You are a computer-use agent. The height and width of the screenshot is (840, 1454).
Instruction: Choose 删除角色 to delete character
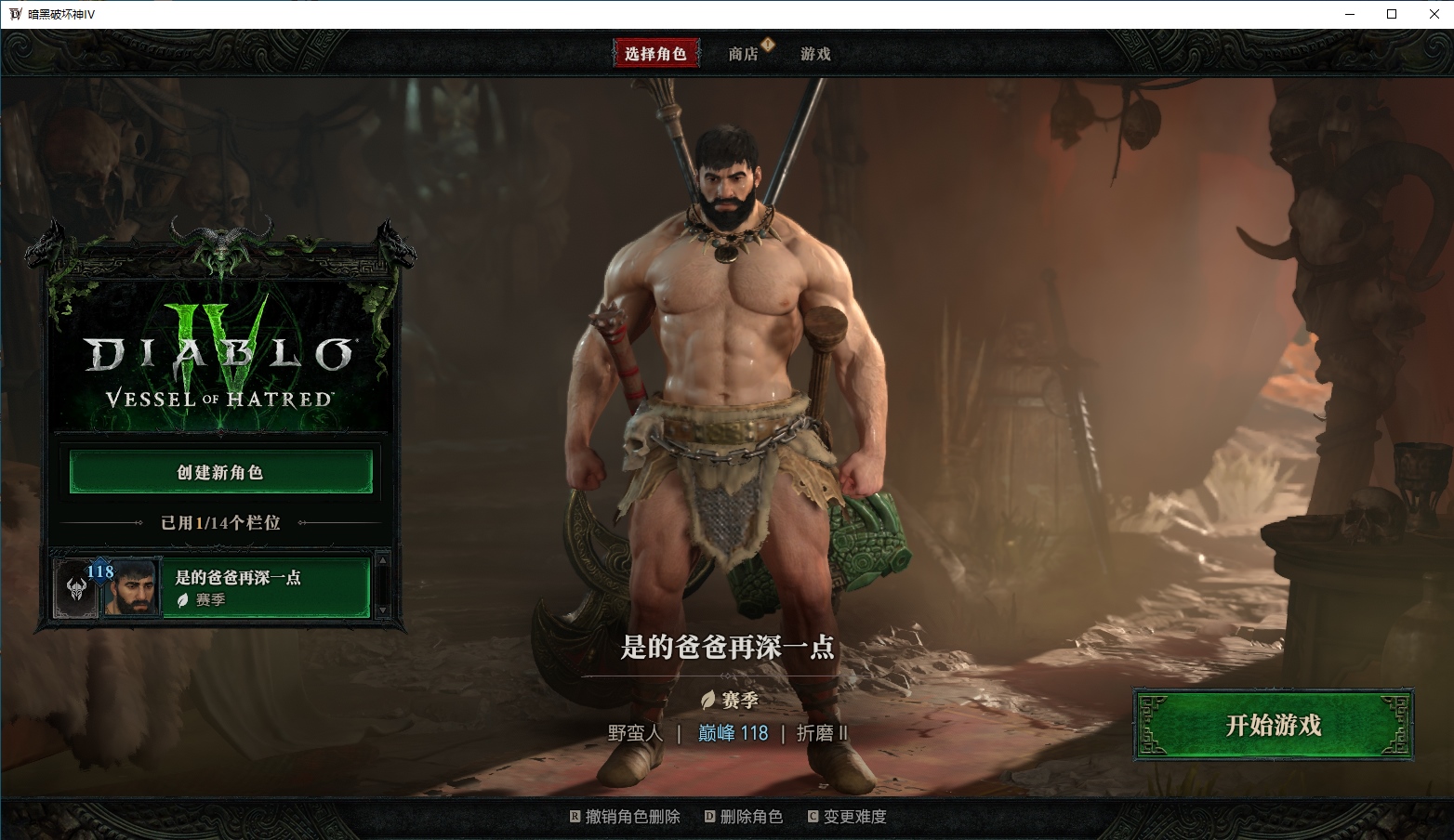[x=744, y=817]
